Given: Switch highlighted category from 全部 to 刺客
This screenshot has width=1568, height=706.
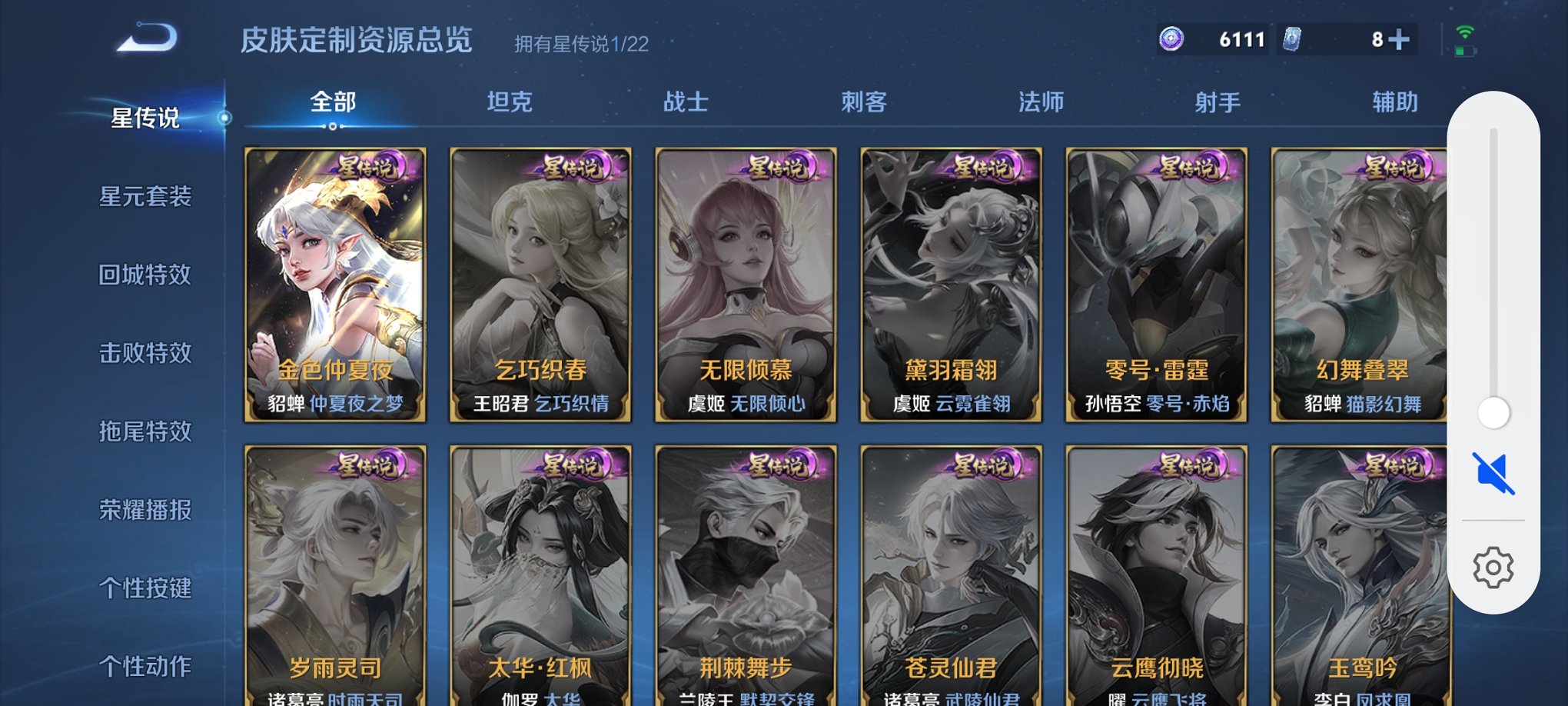Looking at the screenshot, I should pyautogui.click(x=865, y=100).
